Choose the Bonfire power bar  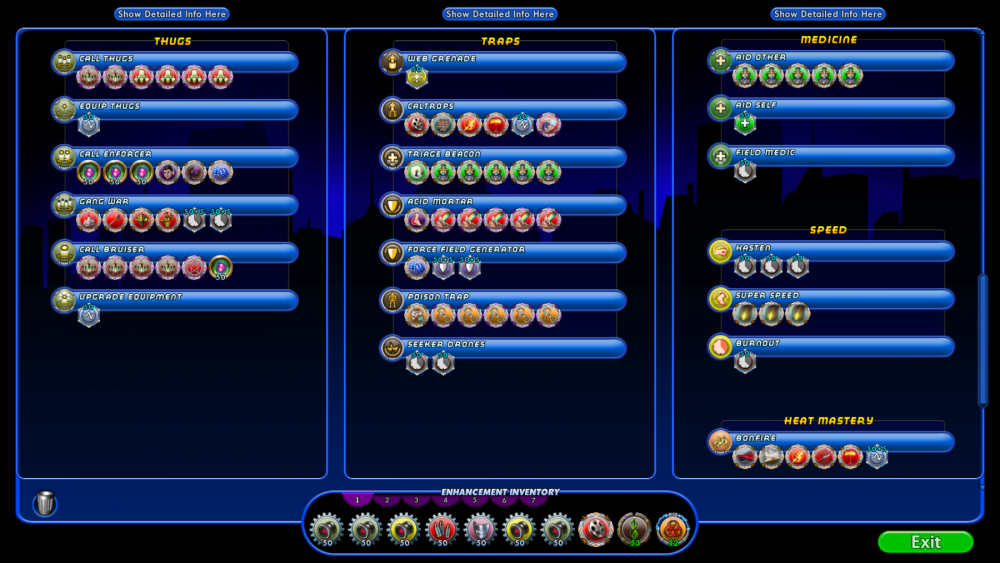tap(841, 441)
